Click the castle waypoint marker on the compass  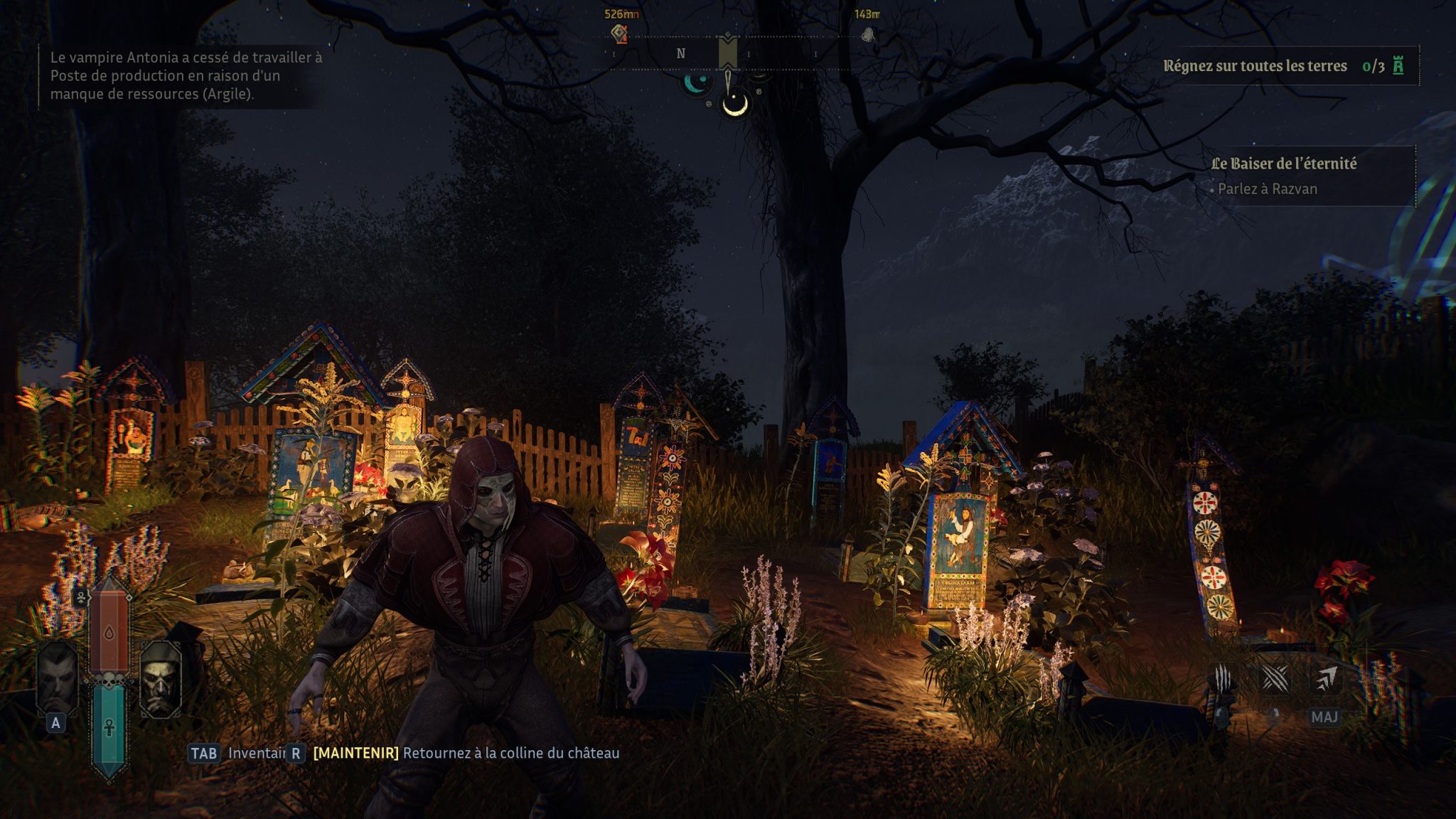tap(621, 33)
